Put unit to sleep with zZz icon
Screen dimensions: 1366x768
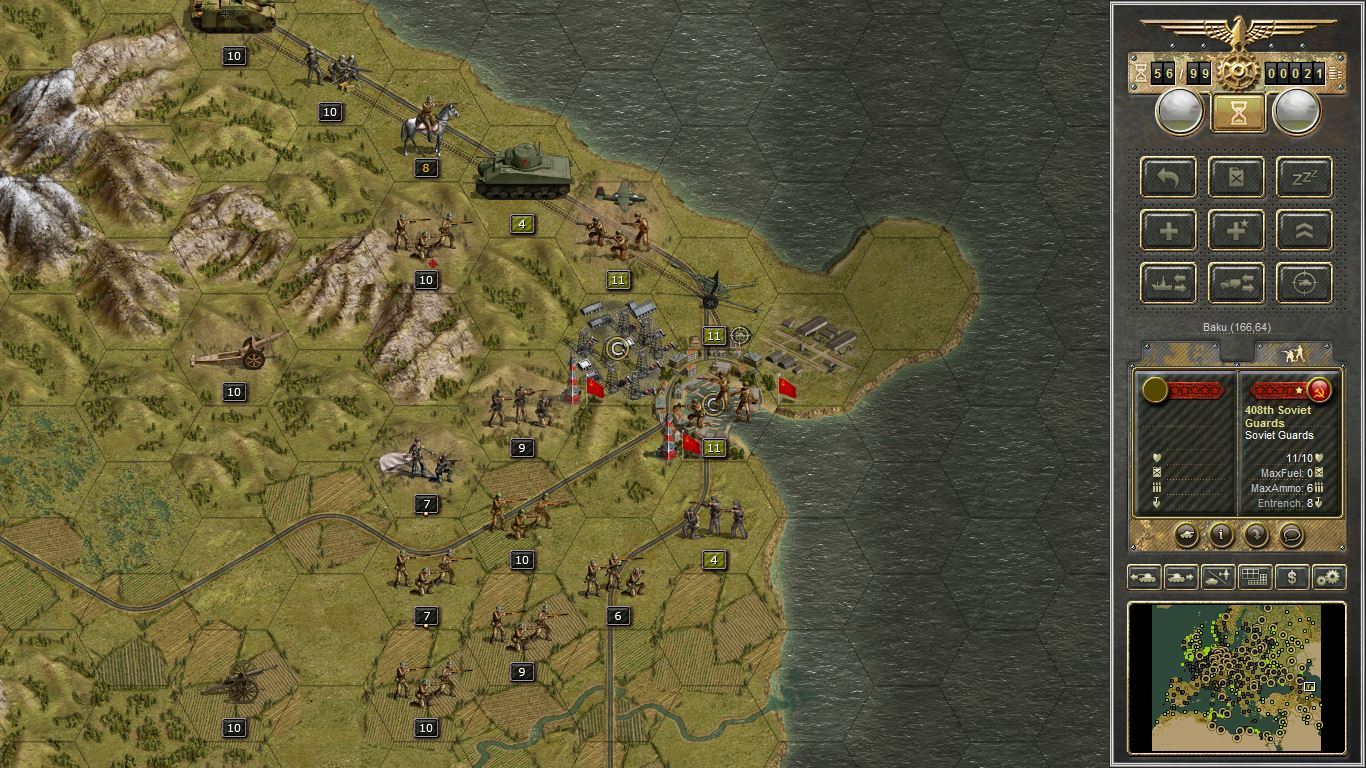tap(1302, 177)
